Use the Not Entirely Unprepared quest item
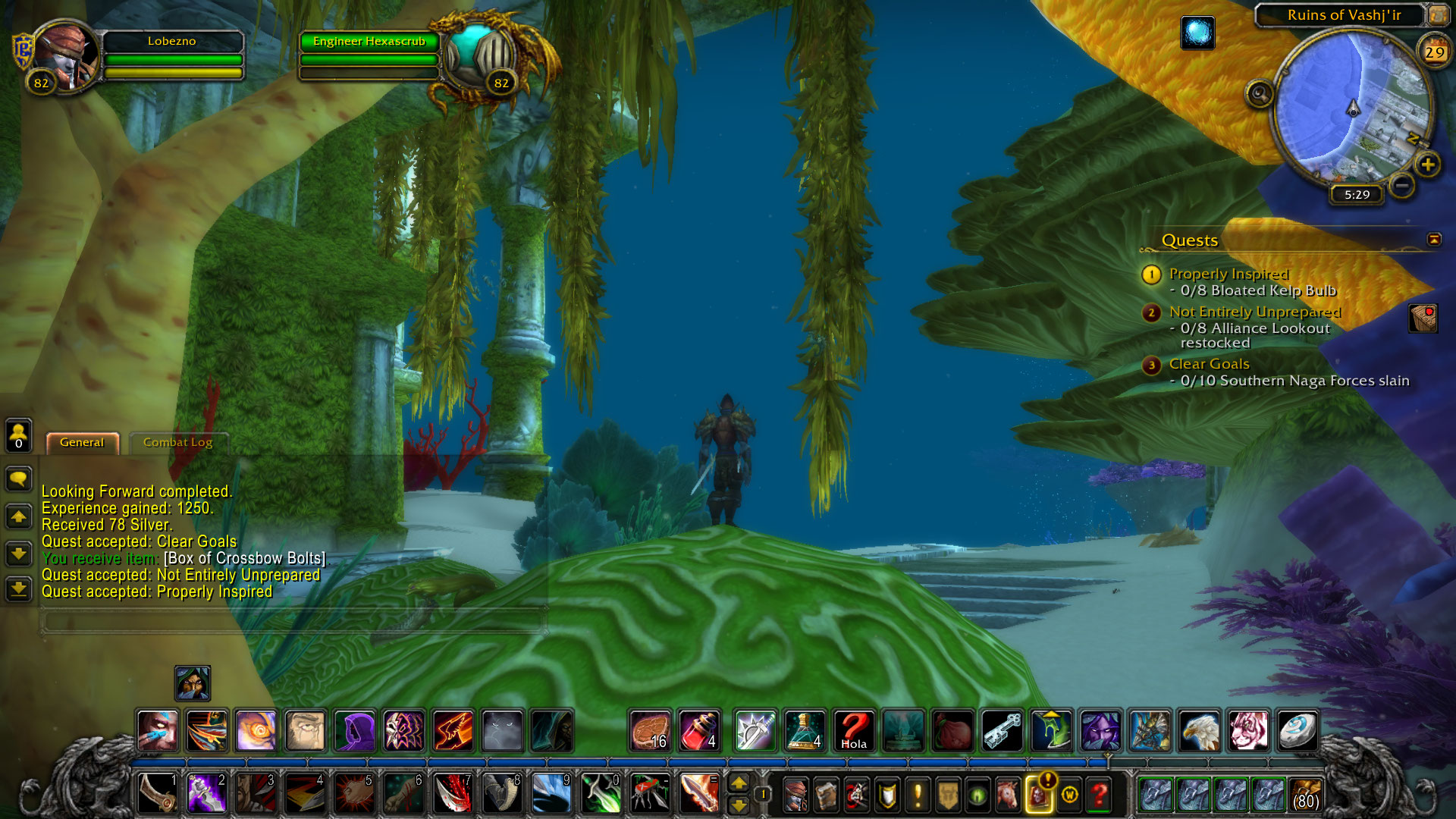 click(1423, 318)
